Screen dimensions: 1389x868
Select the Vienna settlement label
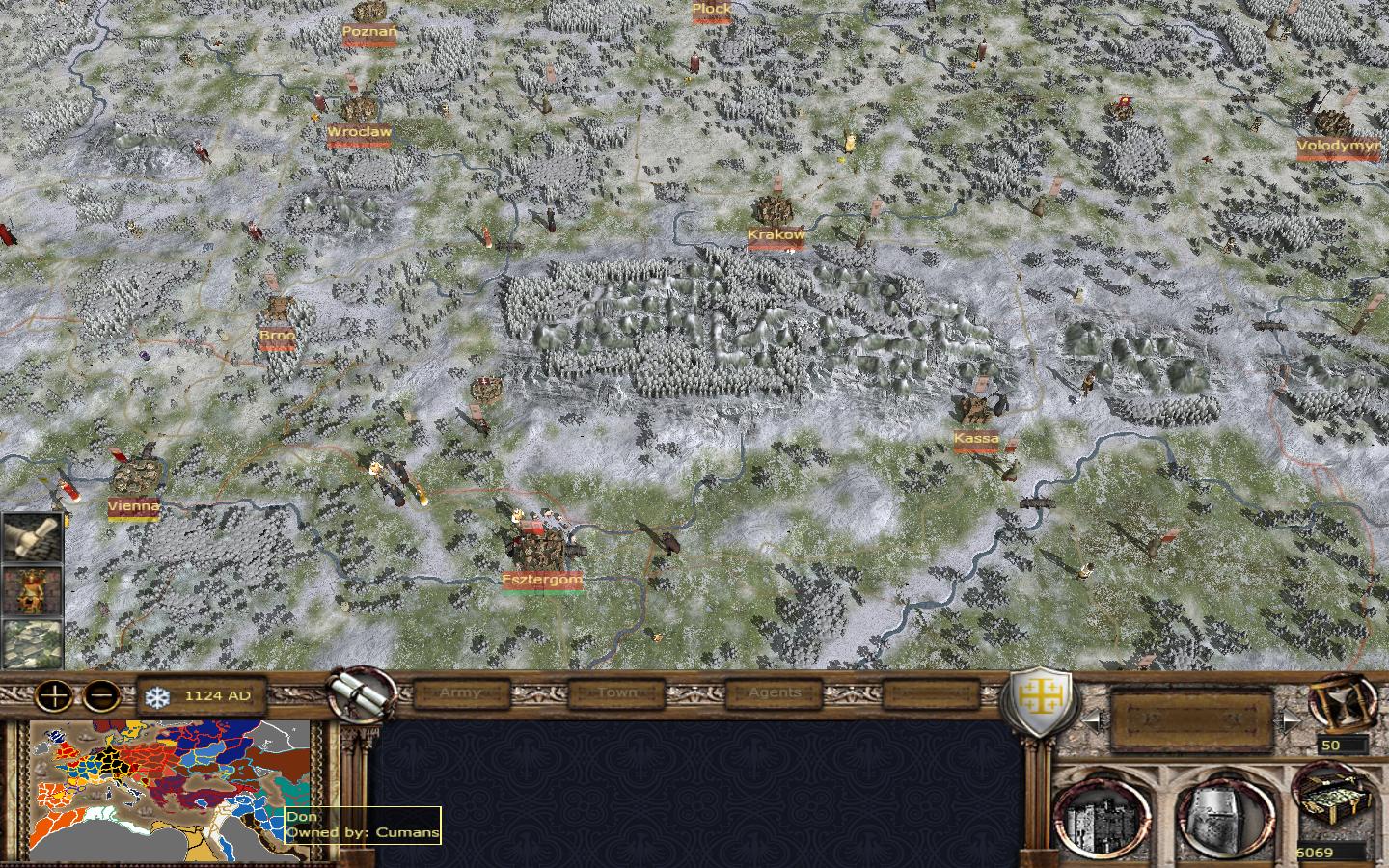134,506
